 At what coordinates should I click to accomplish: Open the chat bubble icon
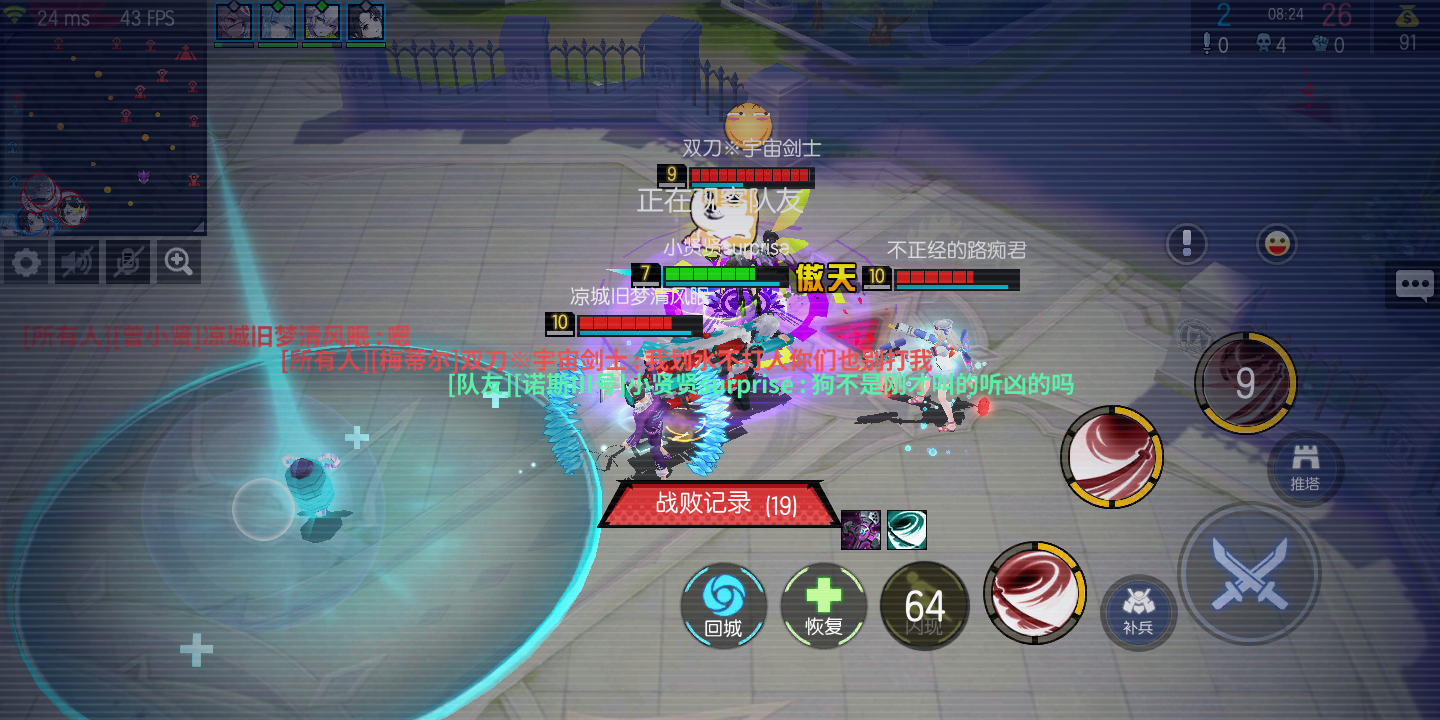click(1413, 286)
